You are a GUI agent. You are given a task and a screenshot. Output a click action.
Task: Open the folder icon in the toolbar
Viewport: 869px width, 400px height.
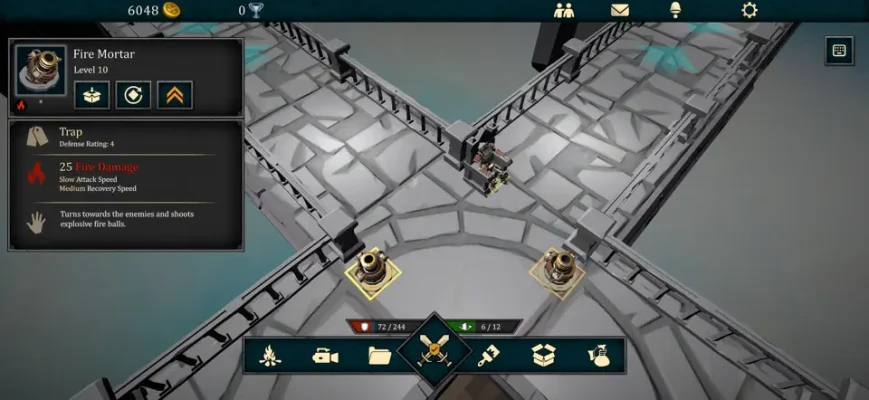[x=379, y=355]
